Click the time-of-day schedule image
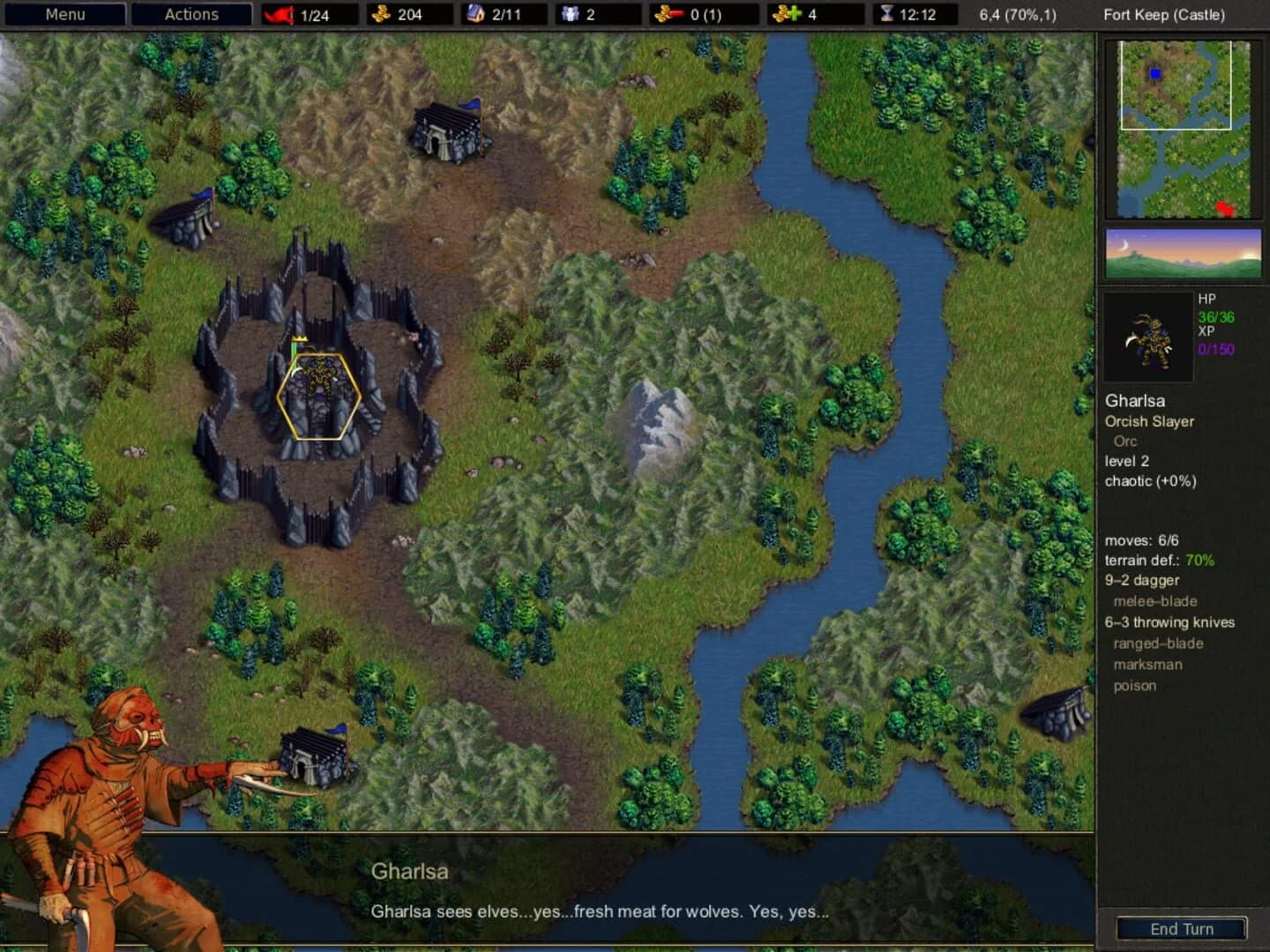Image resolution: width=1270 pixels, height=952 pixels. (1183, 254)
